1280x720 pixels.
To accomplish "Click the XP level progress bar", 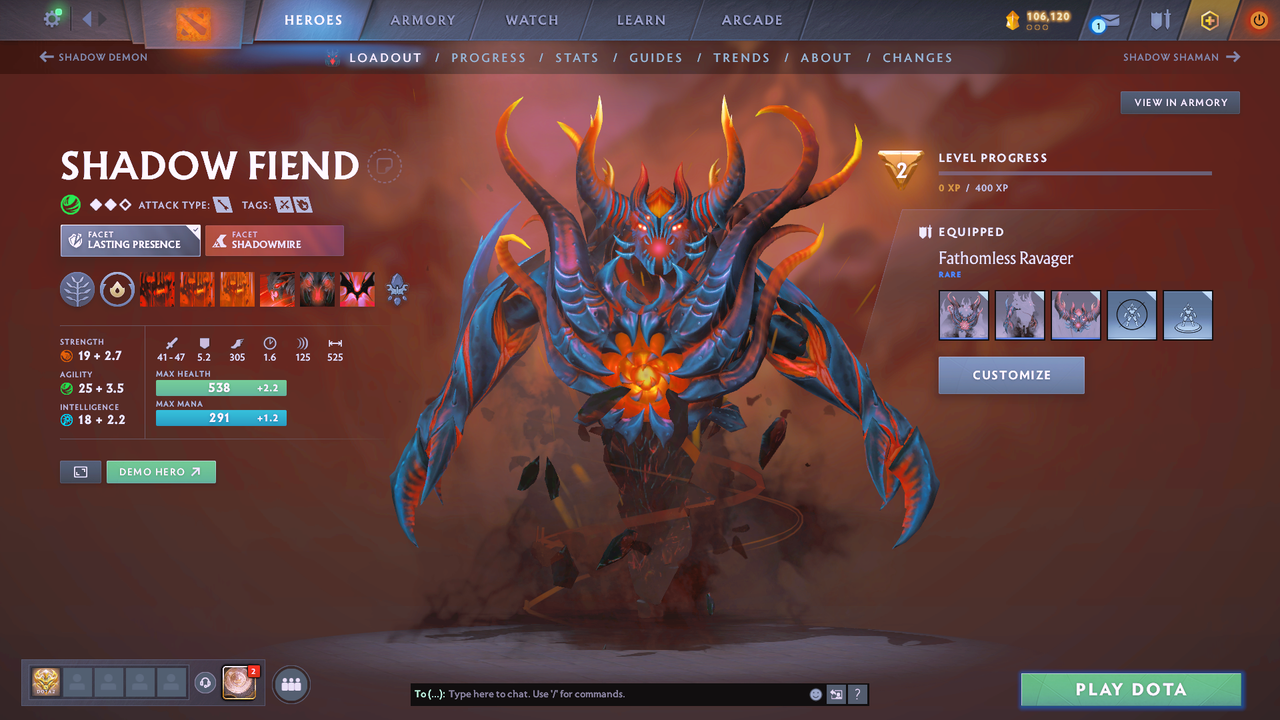I will point(1075,174).
